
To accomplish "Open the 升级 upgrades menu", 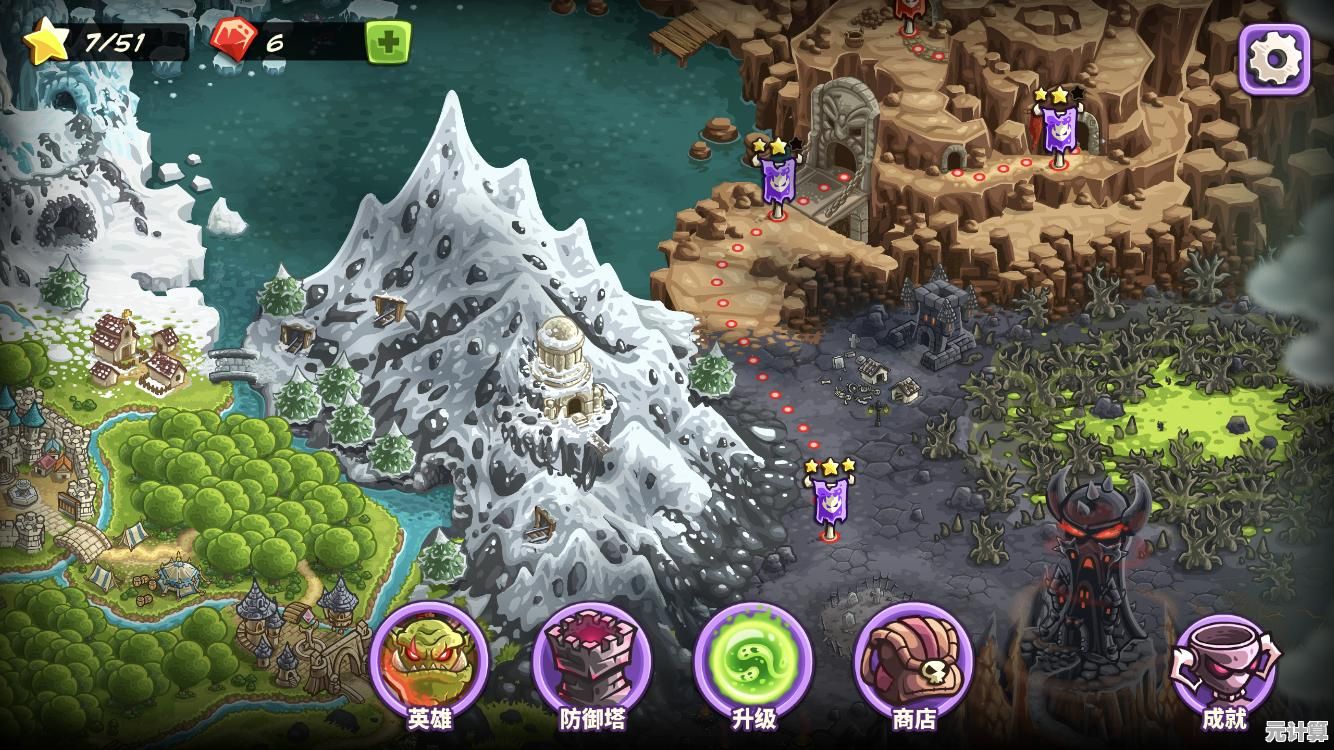I will click(x=752, y=662).
